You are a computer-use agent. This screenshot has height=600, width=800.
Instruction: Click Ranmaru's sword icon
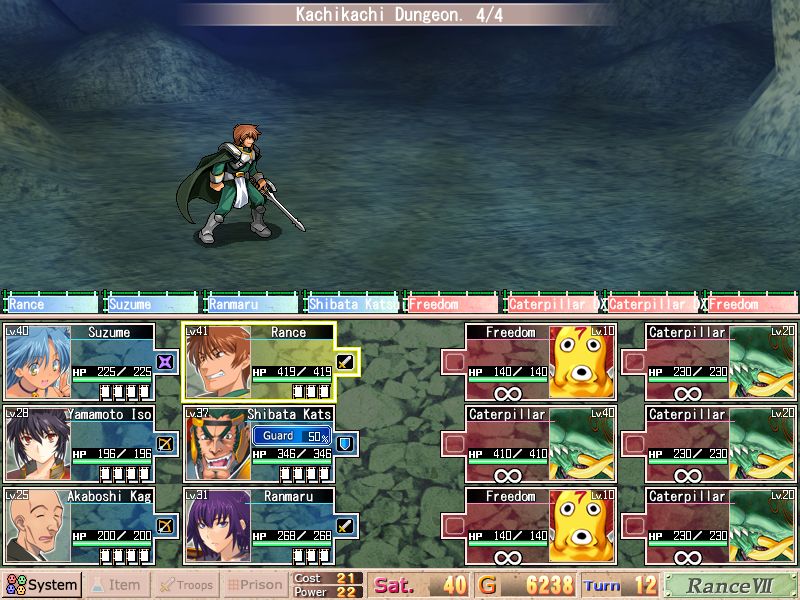pos(345,525)
